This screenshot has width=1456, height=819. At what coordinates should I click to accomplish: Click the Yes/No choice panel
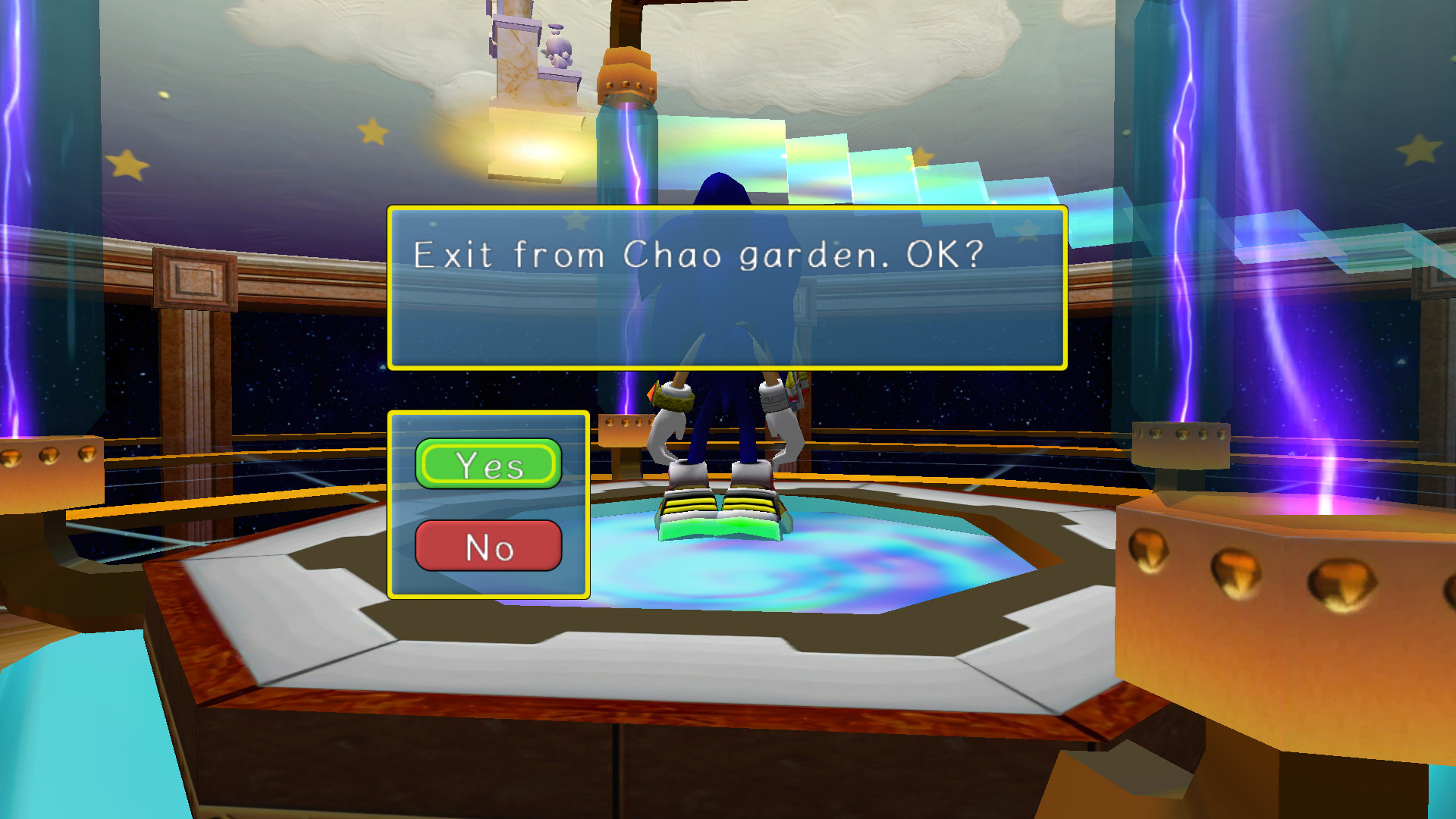[489, 504]
